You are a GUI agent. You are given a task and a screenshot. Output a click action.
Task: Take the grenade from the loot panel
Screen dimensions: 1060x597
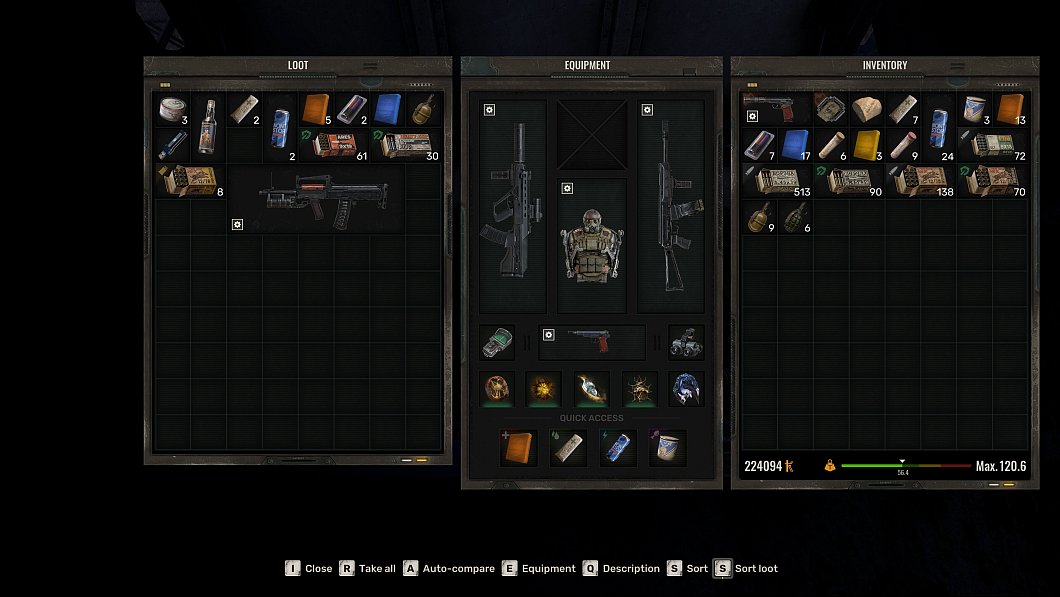point(423,109)
